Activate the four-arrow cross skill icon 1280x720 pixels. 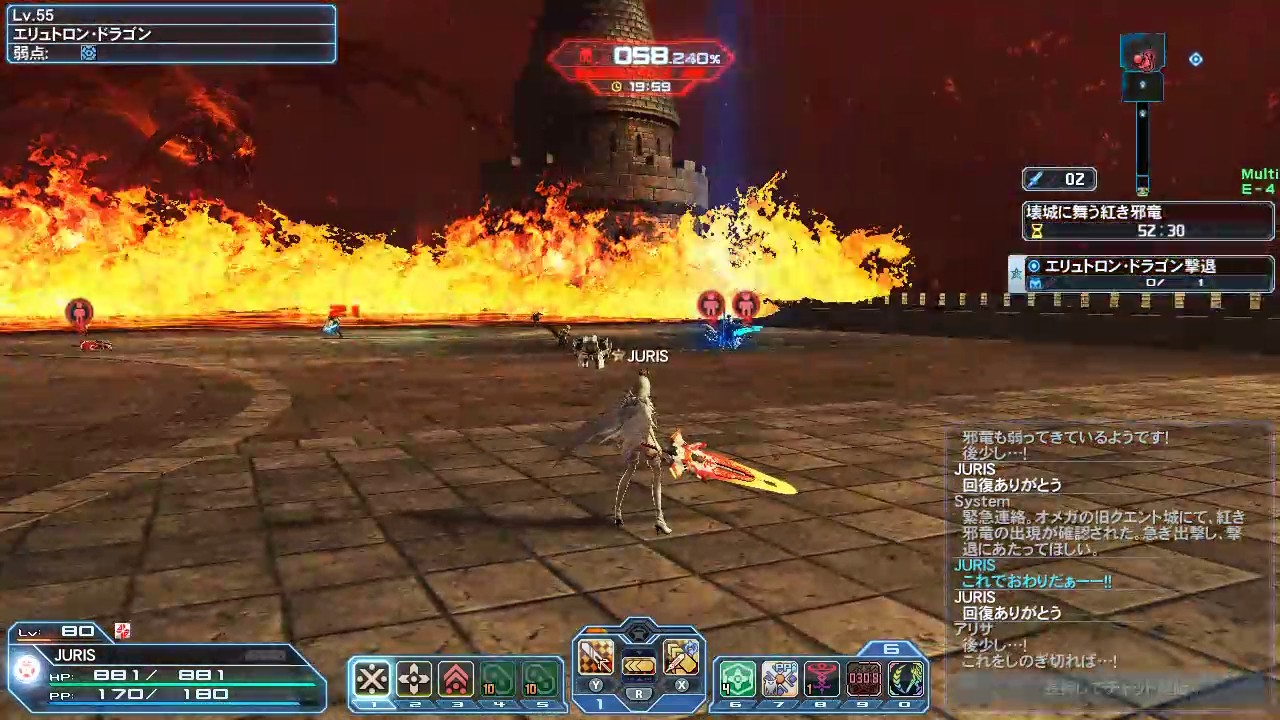click(414, 680)
